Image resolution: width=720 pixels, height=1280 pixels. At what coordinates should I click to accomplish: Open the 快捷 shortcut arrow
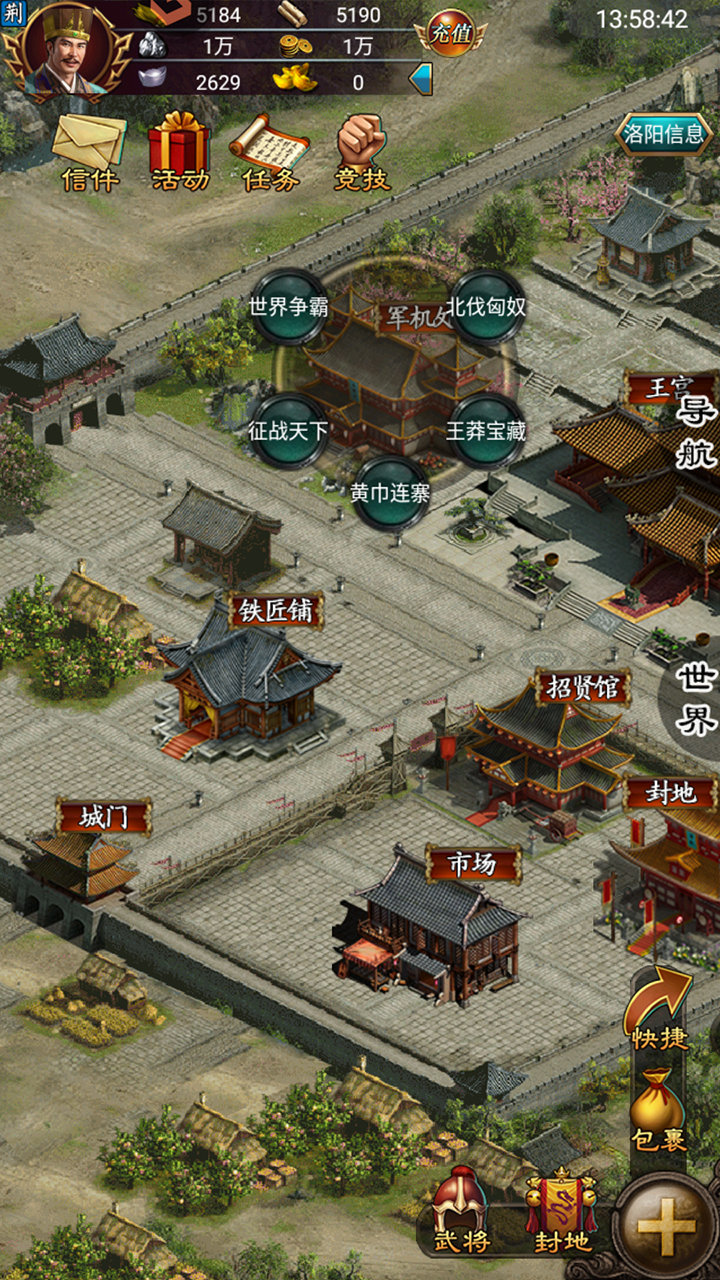click(x=660, y=1010)
